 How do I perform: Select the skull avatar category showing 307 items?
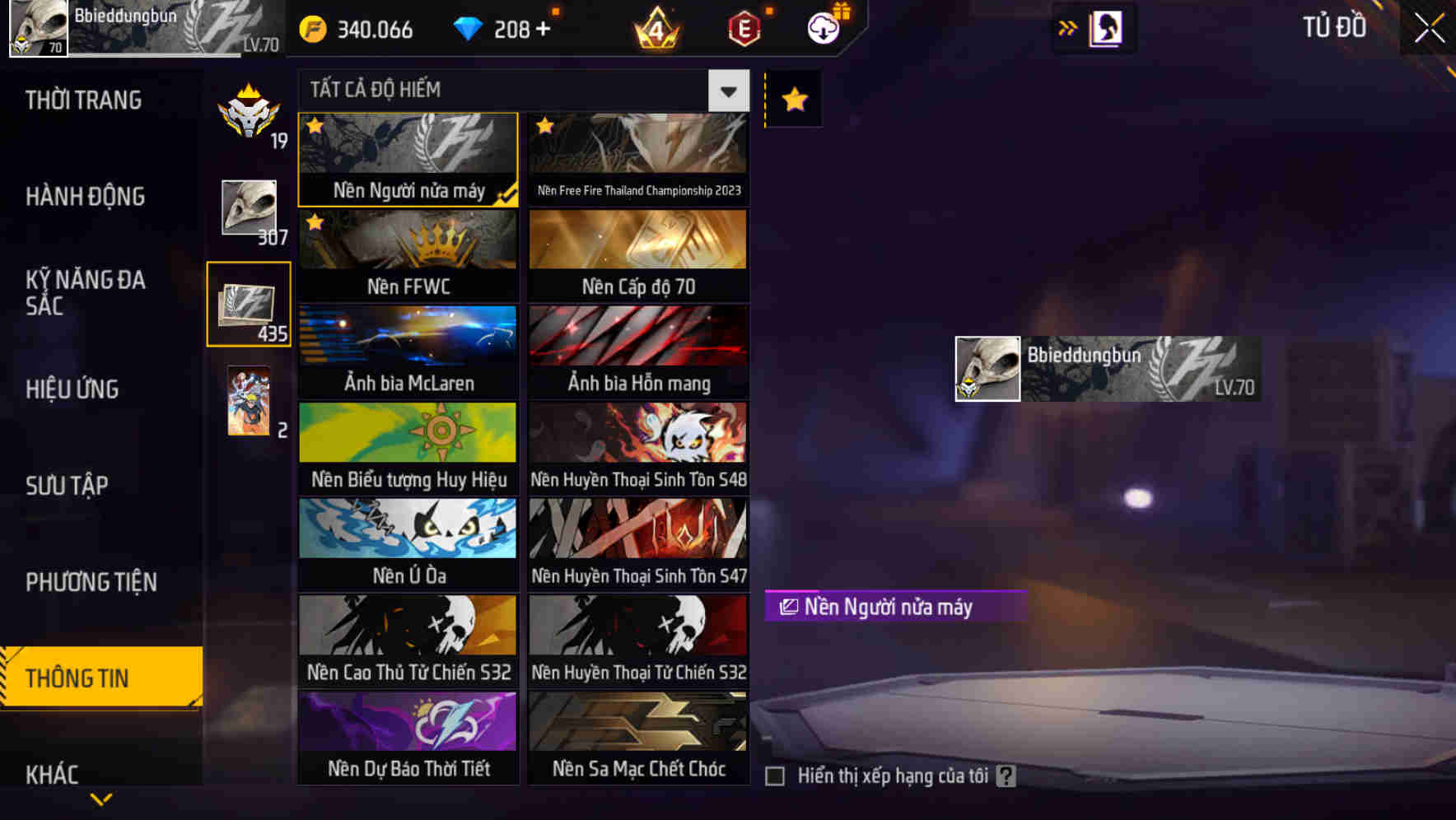248,208
